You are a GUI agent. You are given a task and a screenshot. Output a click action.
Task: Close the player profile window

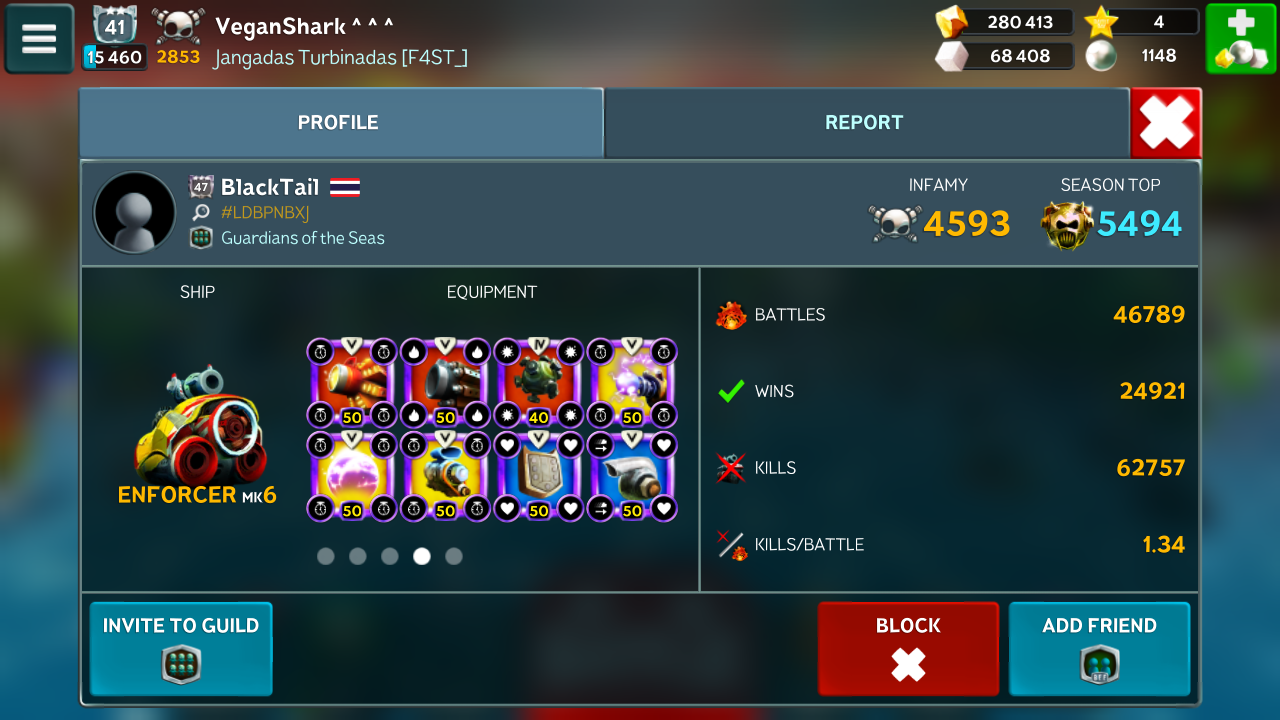coord(1166,123)
